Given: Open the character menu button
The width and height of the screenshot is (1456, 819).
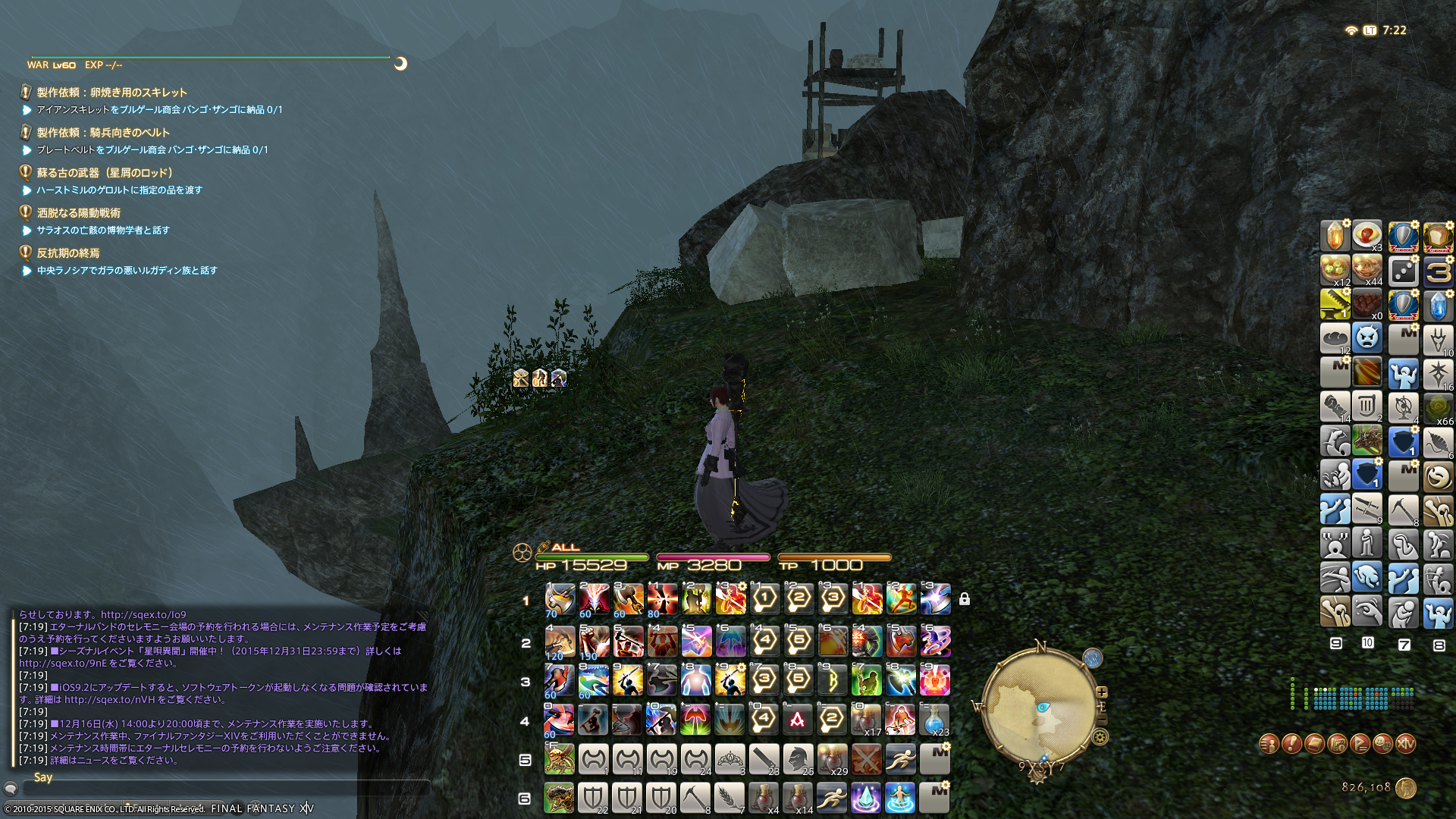Looking at the screenshot, I should tap(1269, 744).
